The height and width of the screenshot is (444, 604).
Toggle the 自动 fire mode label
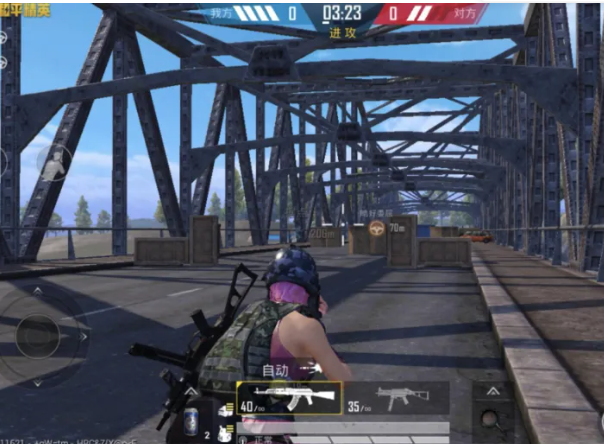click(275, 370)
